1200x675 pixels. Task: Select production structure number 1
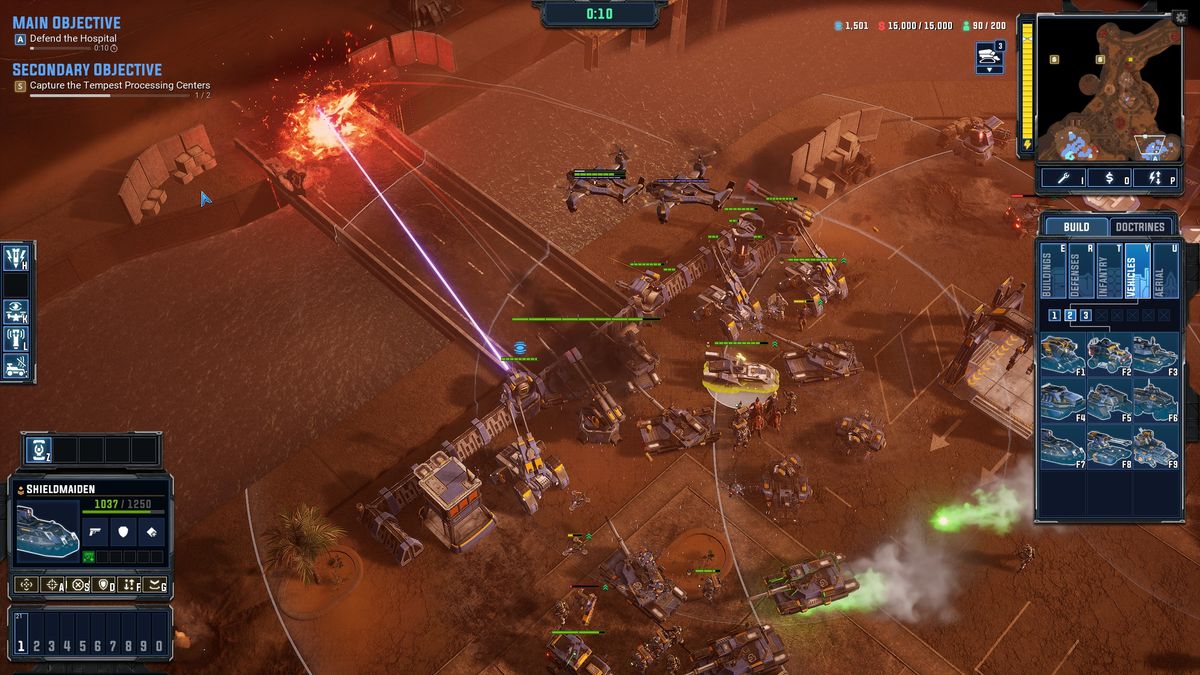1054,315
